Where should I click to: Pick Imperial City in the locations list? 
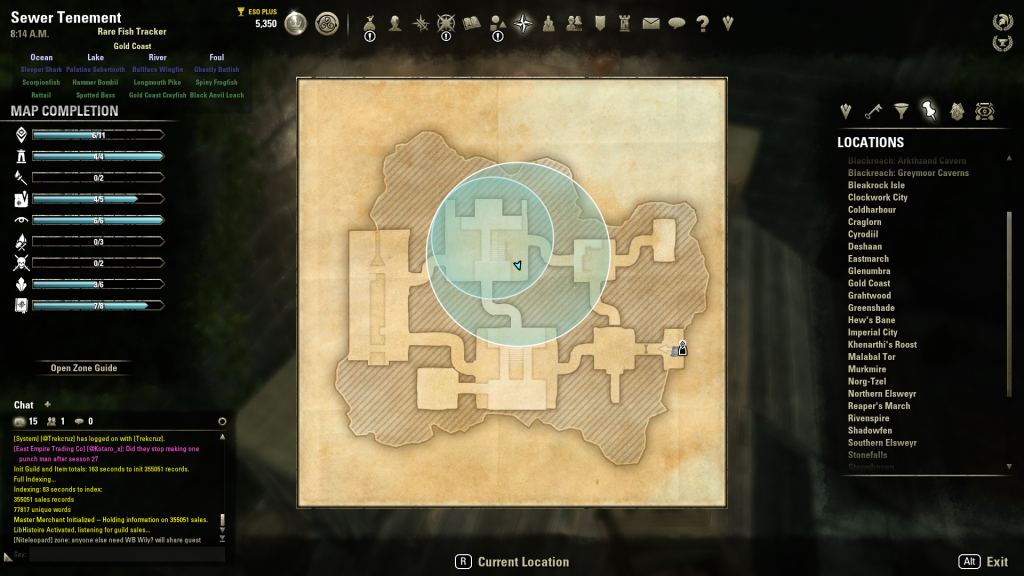tap(872, 332)
